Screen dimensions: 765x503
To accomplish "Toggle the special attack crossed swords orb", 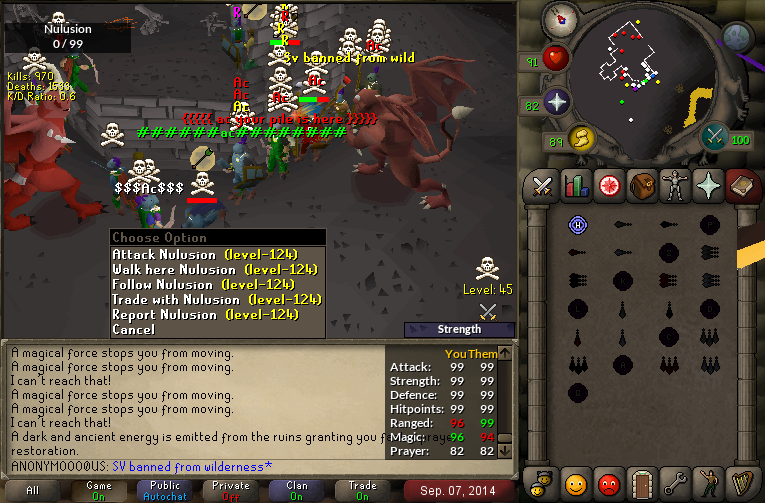I will point(714,137).
